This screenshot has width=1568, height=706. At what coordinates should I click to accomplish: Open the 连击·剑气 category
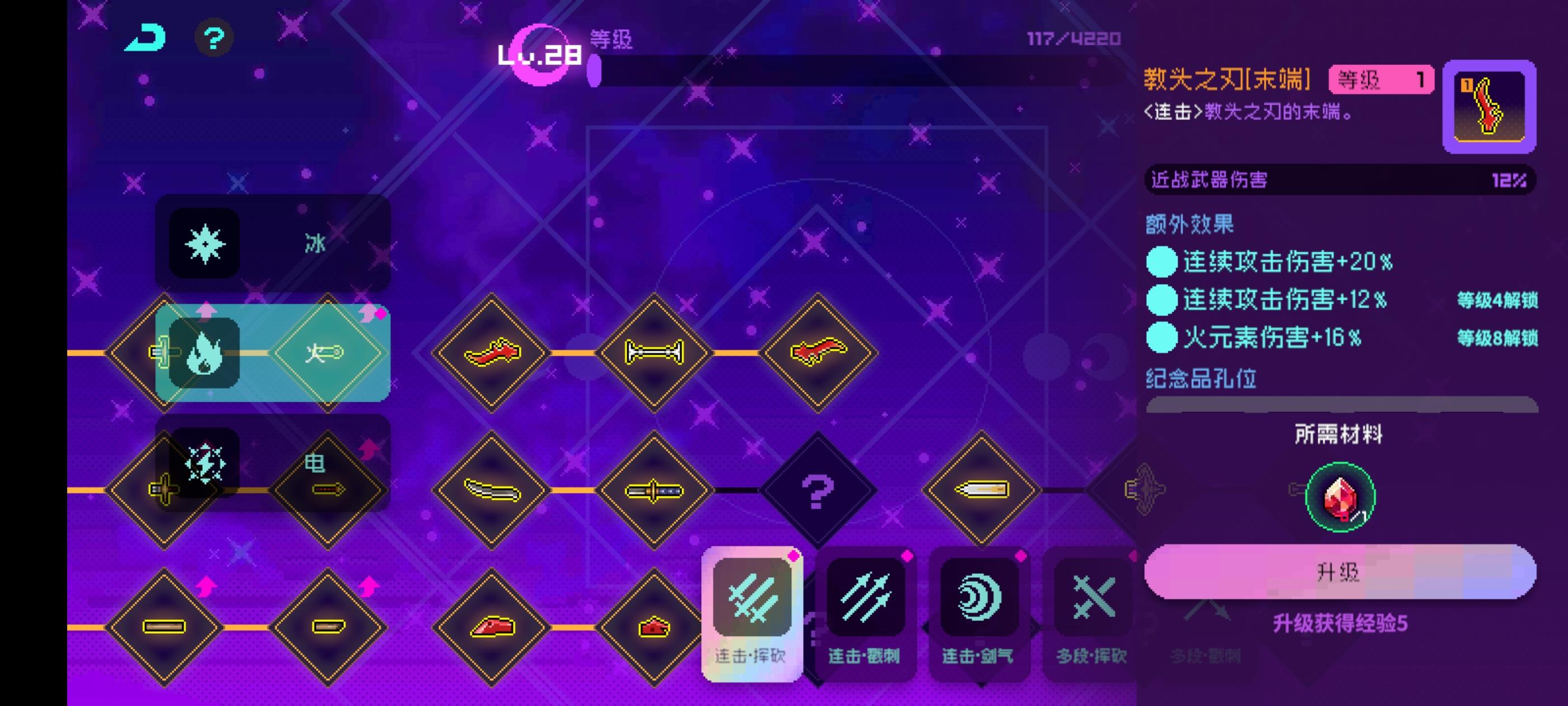tap(980, 600)
